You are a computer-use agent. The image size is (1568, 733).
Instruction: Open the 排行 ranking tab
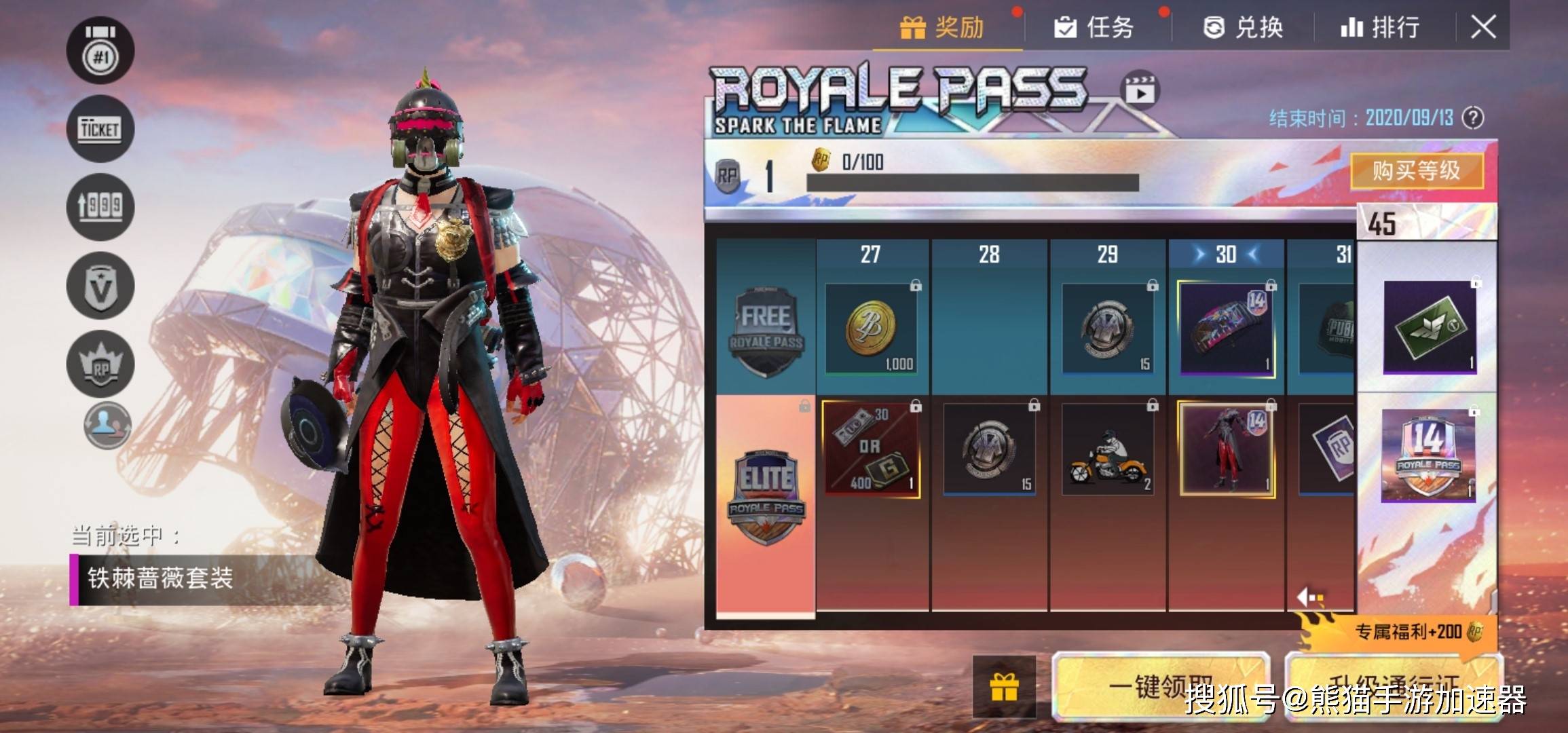pos(1381,28)
